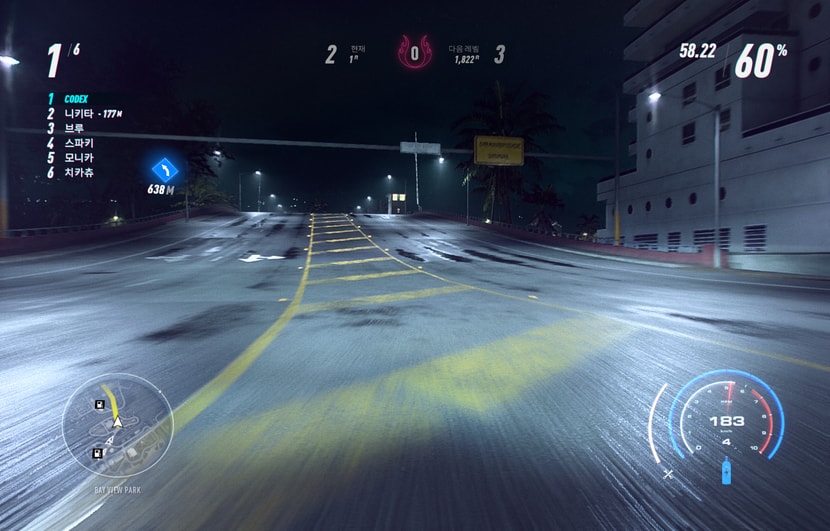
Task: Choose racer 브루 in the standings
Action: [x=74, y=128]
